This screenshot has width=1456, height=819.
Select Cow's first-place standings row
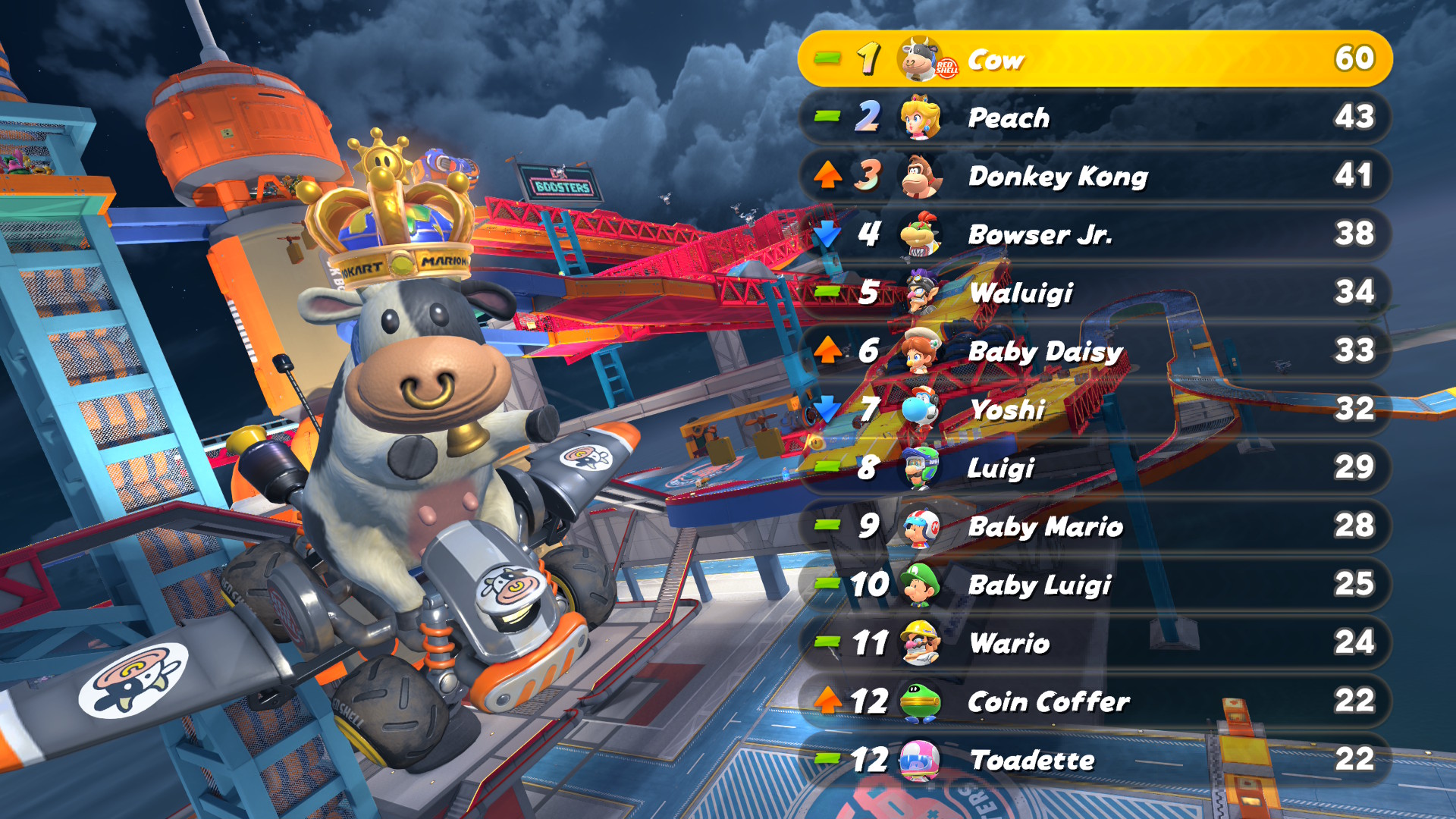click(x=1095, y=59)
